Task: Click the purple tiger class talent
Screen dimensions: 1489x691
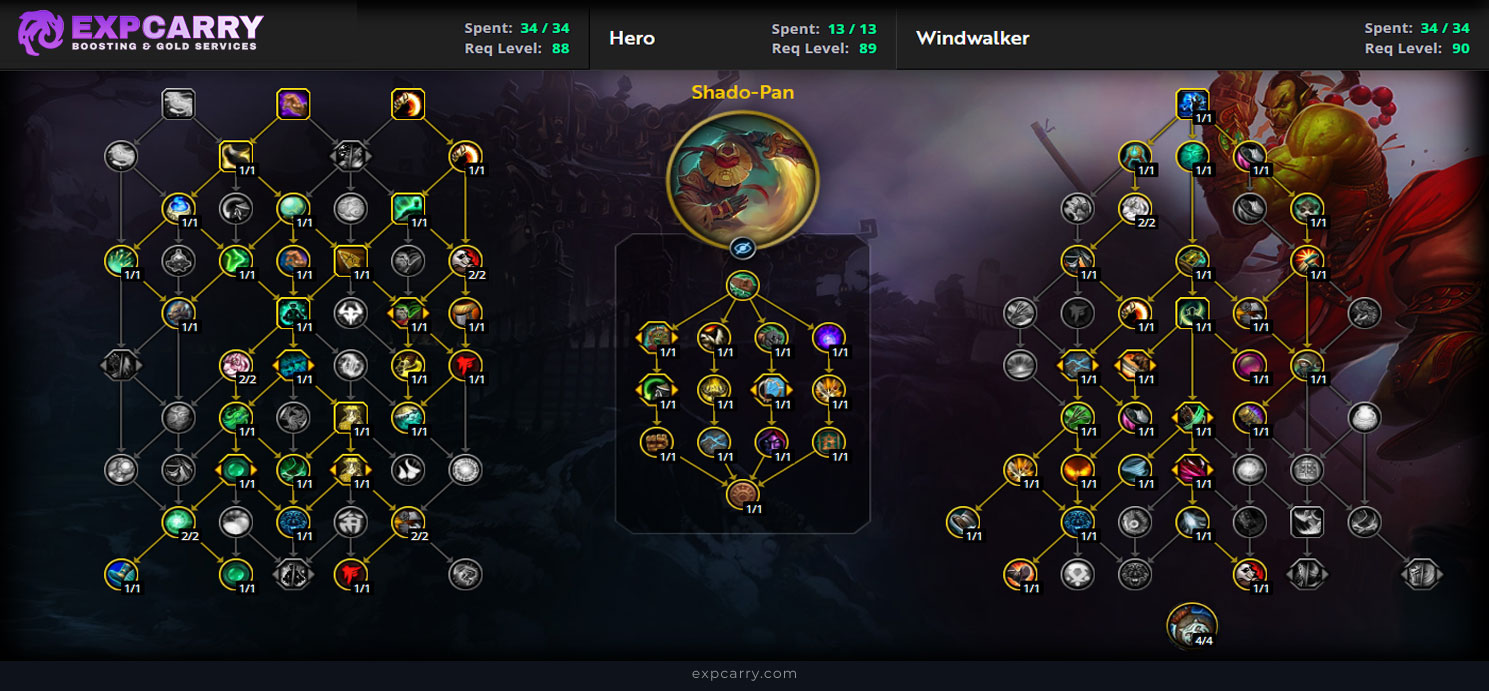Action: click(x=293, y=104)
